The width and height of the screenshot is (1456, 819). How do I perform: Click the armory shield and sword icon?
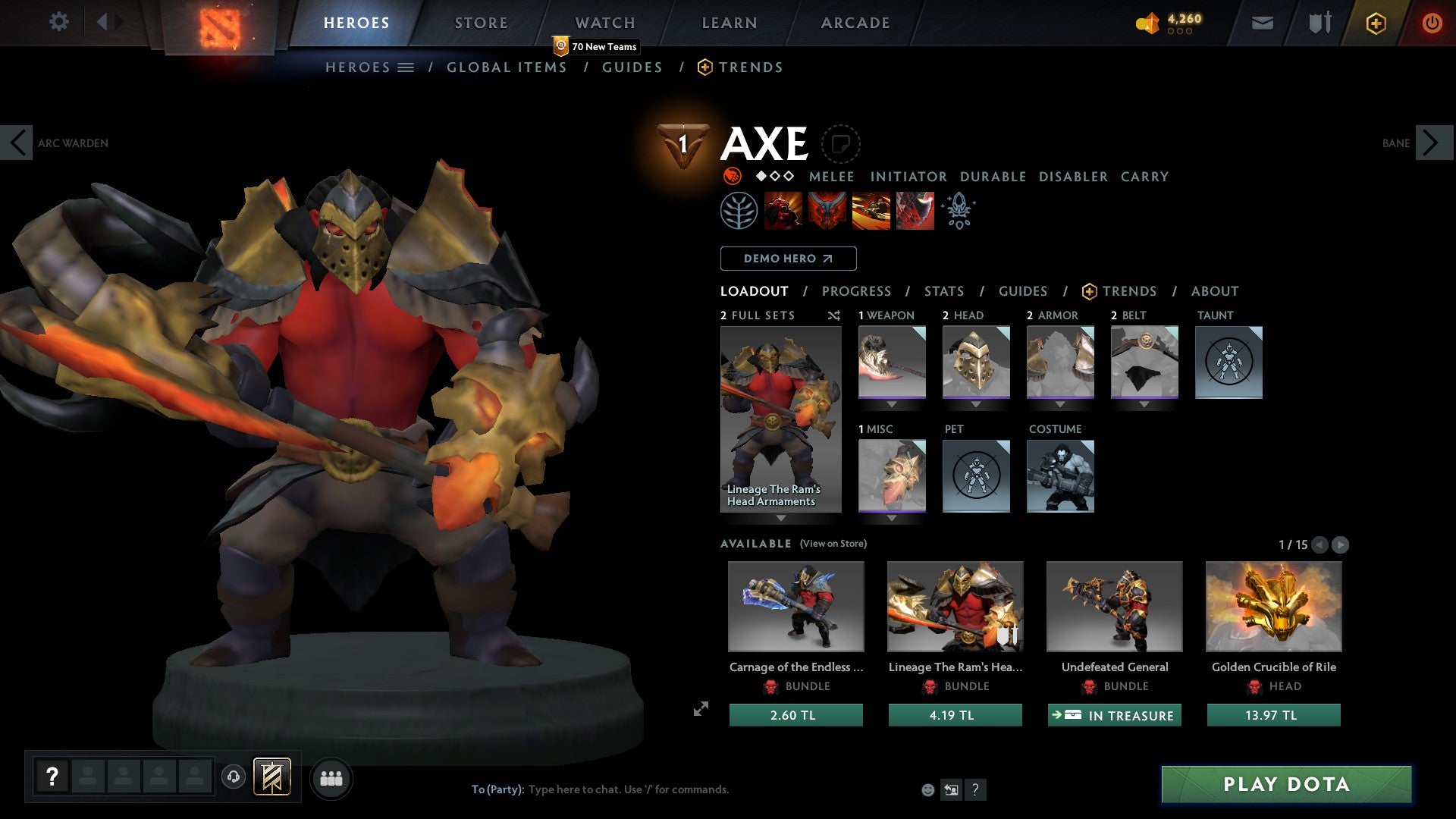(1319, 23)
